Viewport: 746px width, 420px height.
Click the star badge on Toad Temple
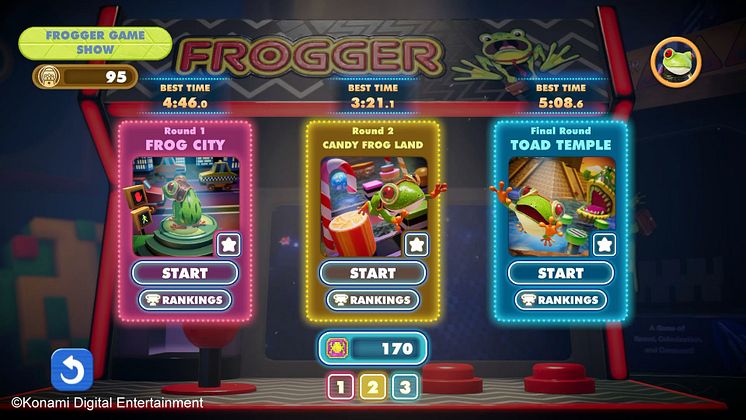pyautogui.click(x=603, y=243)
